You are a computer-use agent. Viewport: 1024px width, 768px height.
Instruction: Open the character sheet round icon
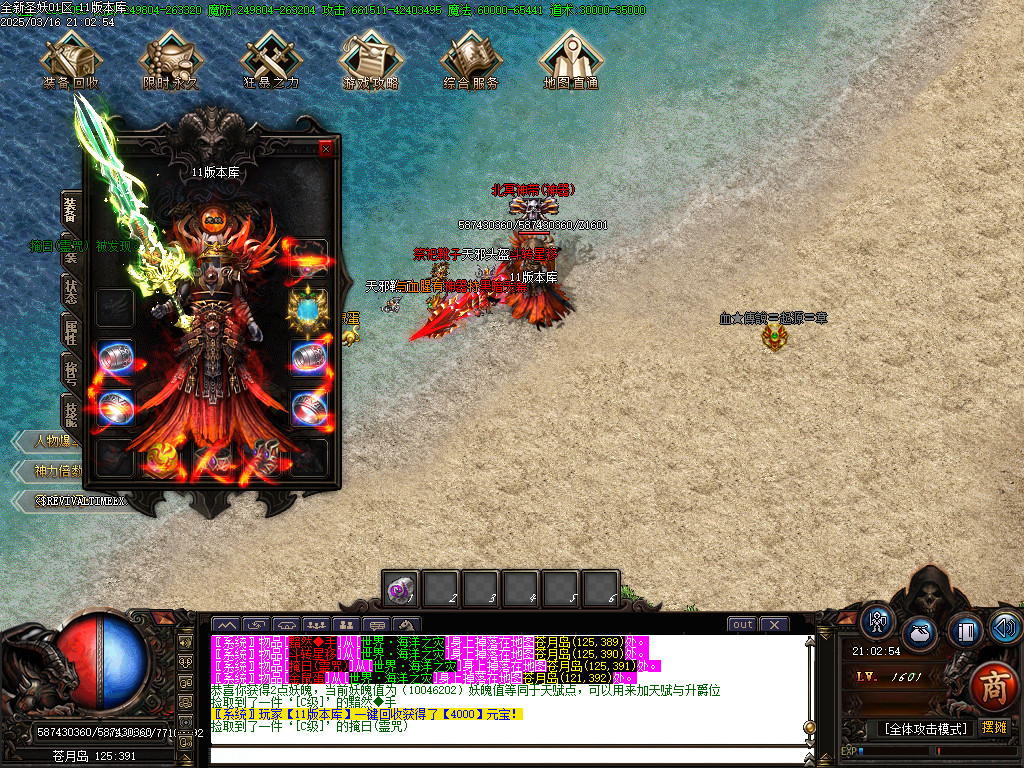(879, 621)
